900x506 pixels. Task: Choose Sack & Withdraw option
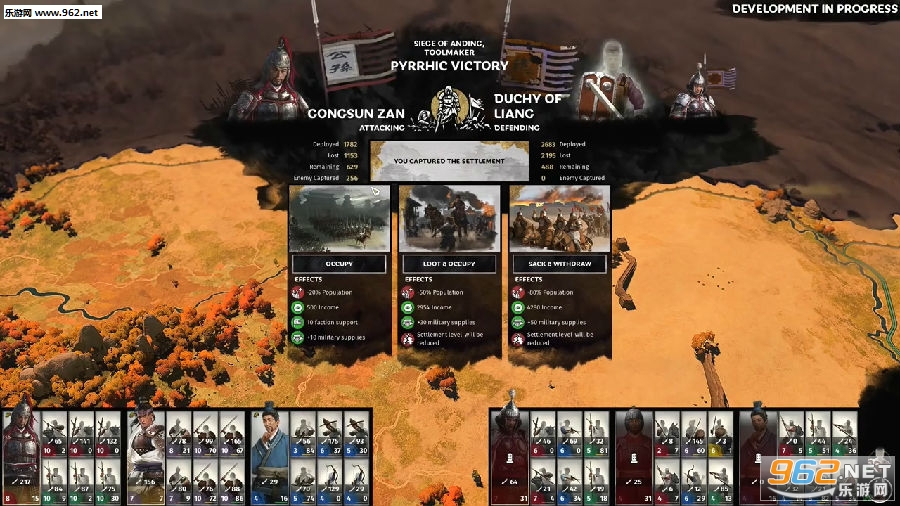(559, 264)
